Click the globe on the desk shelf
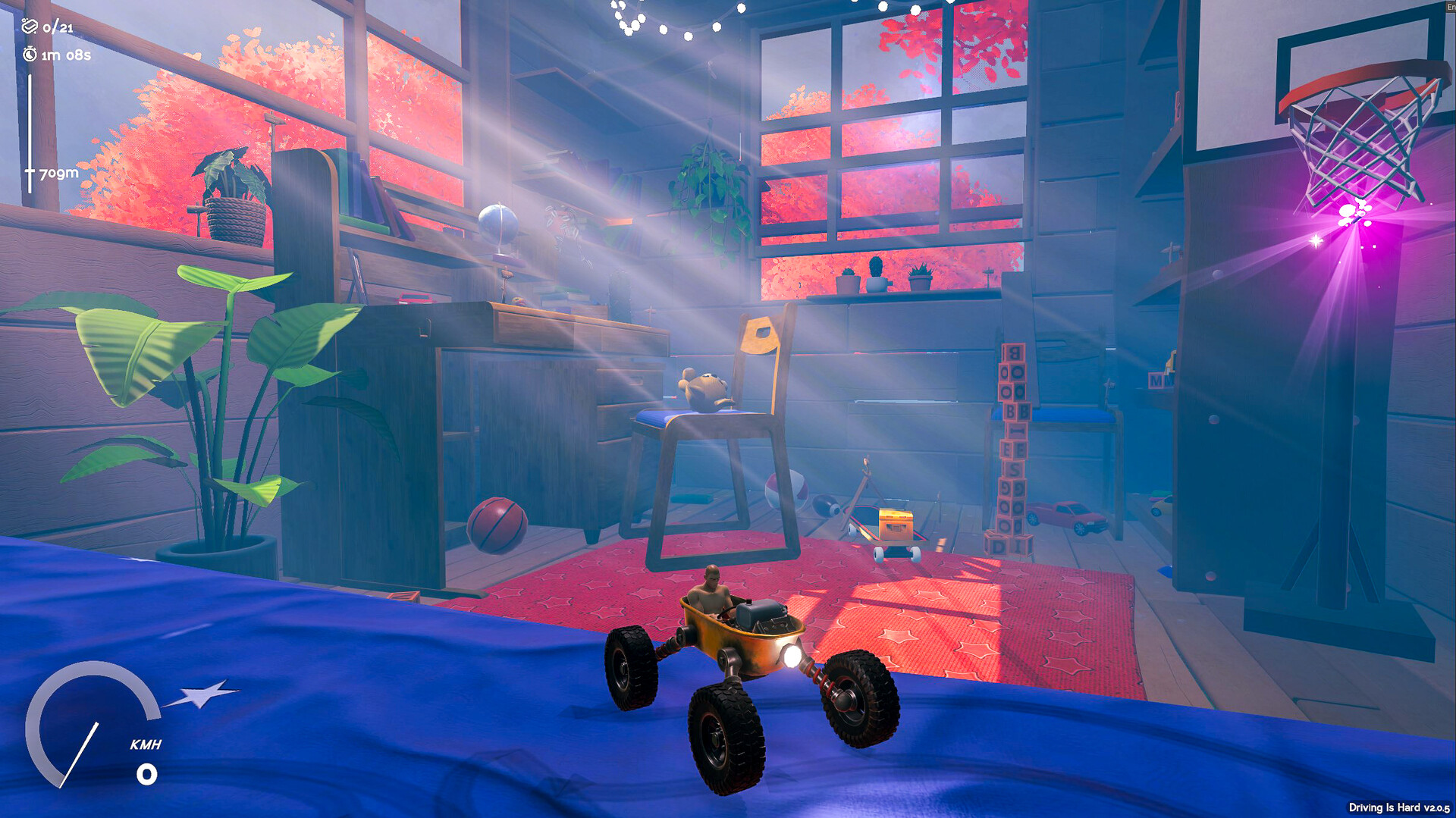The width and height of the screenshot is (1456, 818). tap(497, 221)
